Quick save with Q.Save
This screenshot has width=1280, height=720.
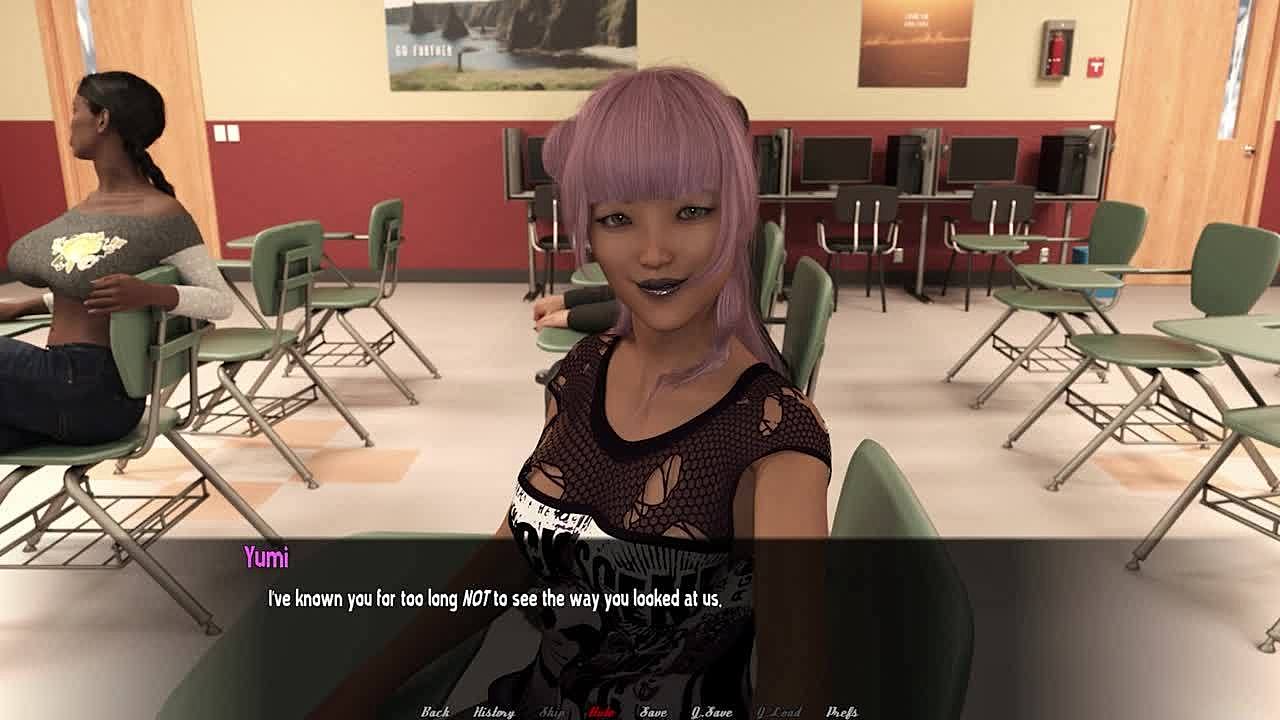(x=712, y=712)
